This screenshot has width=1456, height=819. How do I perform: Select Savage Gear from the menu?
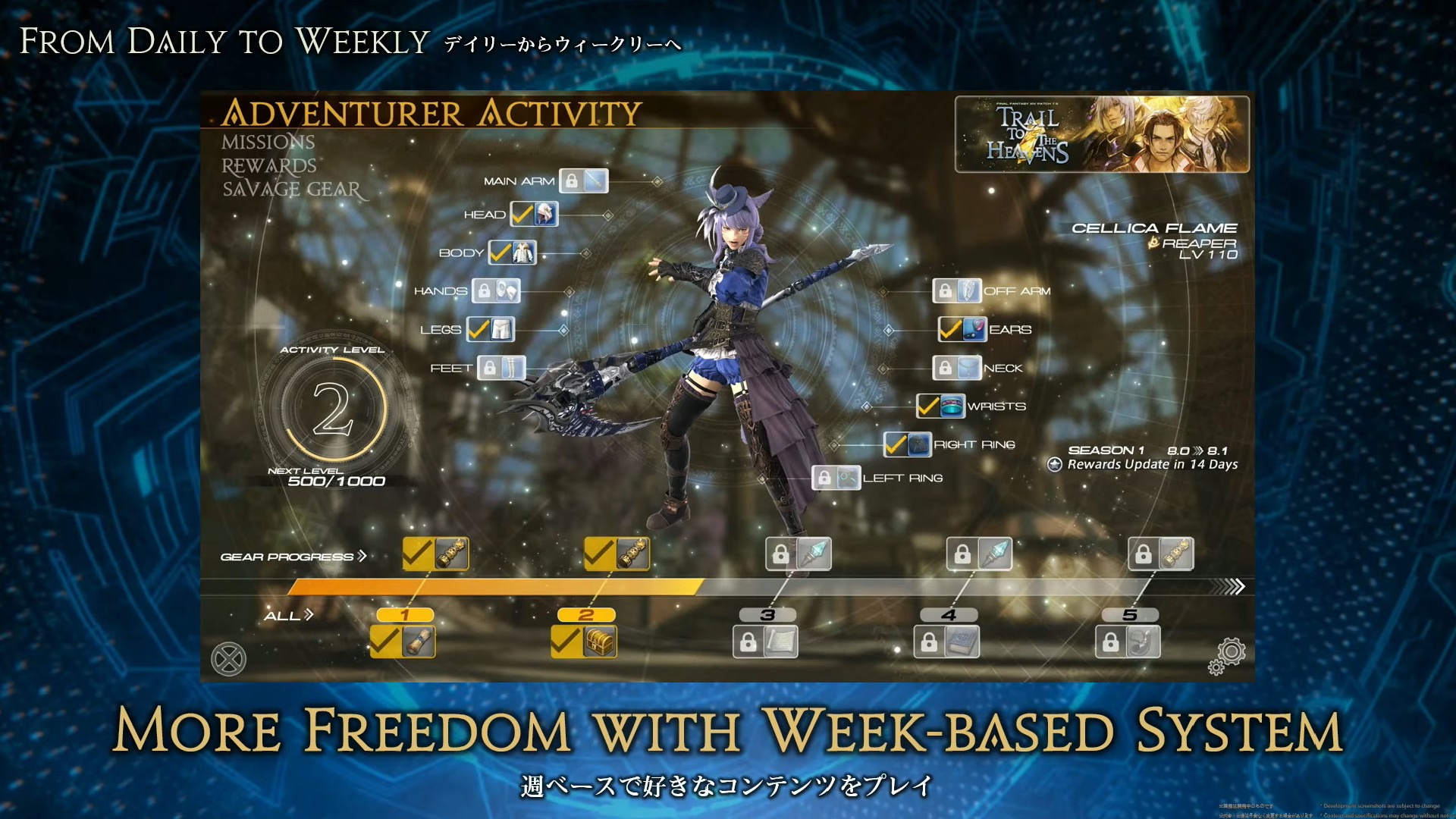[x=291, y=190]
